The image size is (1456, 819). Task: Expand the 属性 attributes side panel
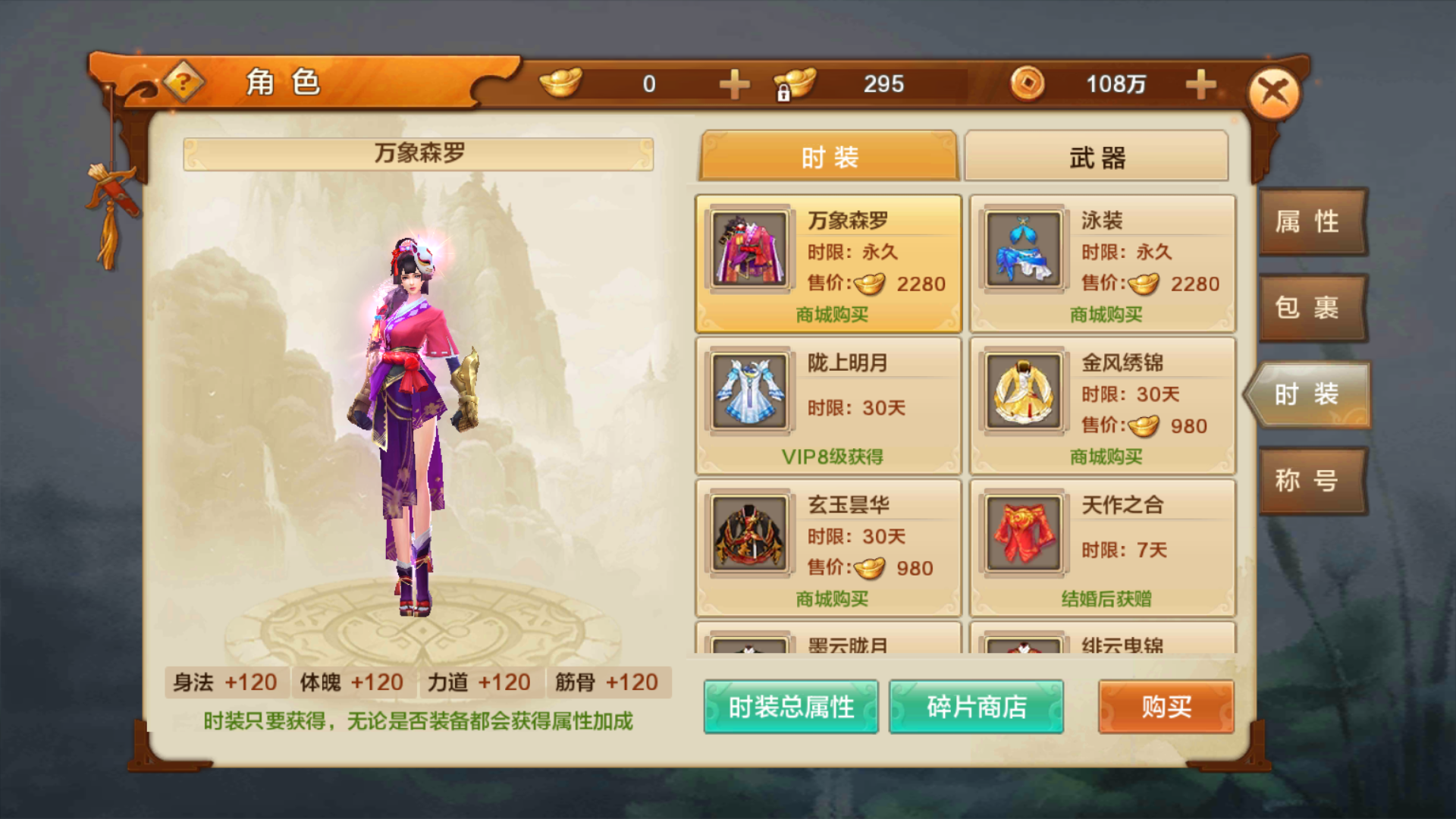point(1312,222)
